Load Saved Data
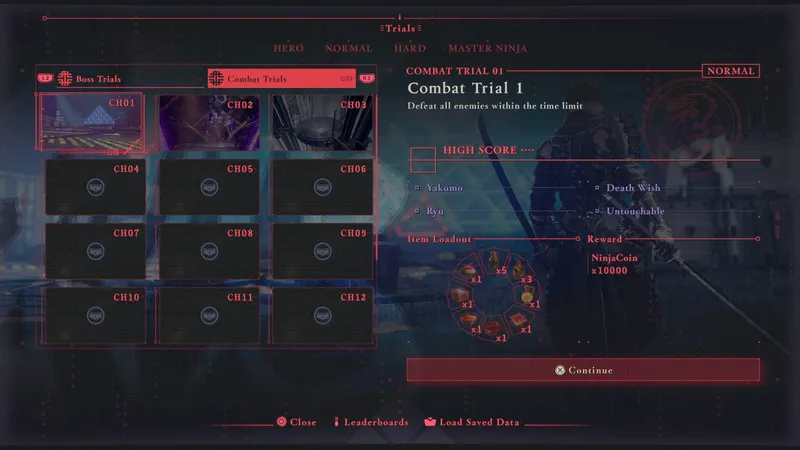 tap(471, 422)
